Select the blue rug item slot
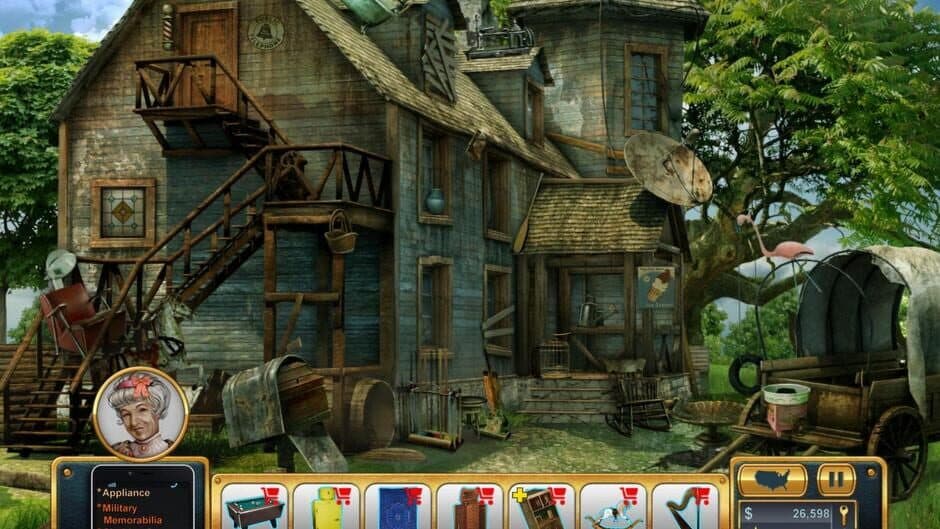 397,506
